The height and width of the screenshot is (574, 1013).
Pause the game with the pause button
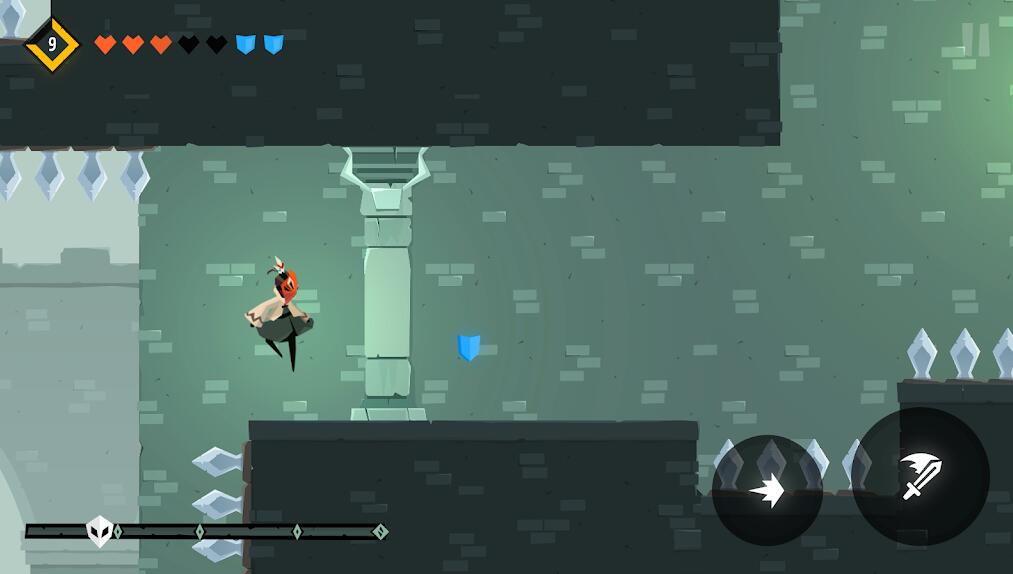point(974,40)
